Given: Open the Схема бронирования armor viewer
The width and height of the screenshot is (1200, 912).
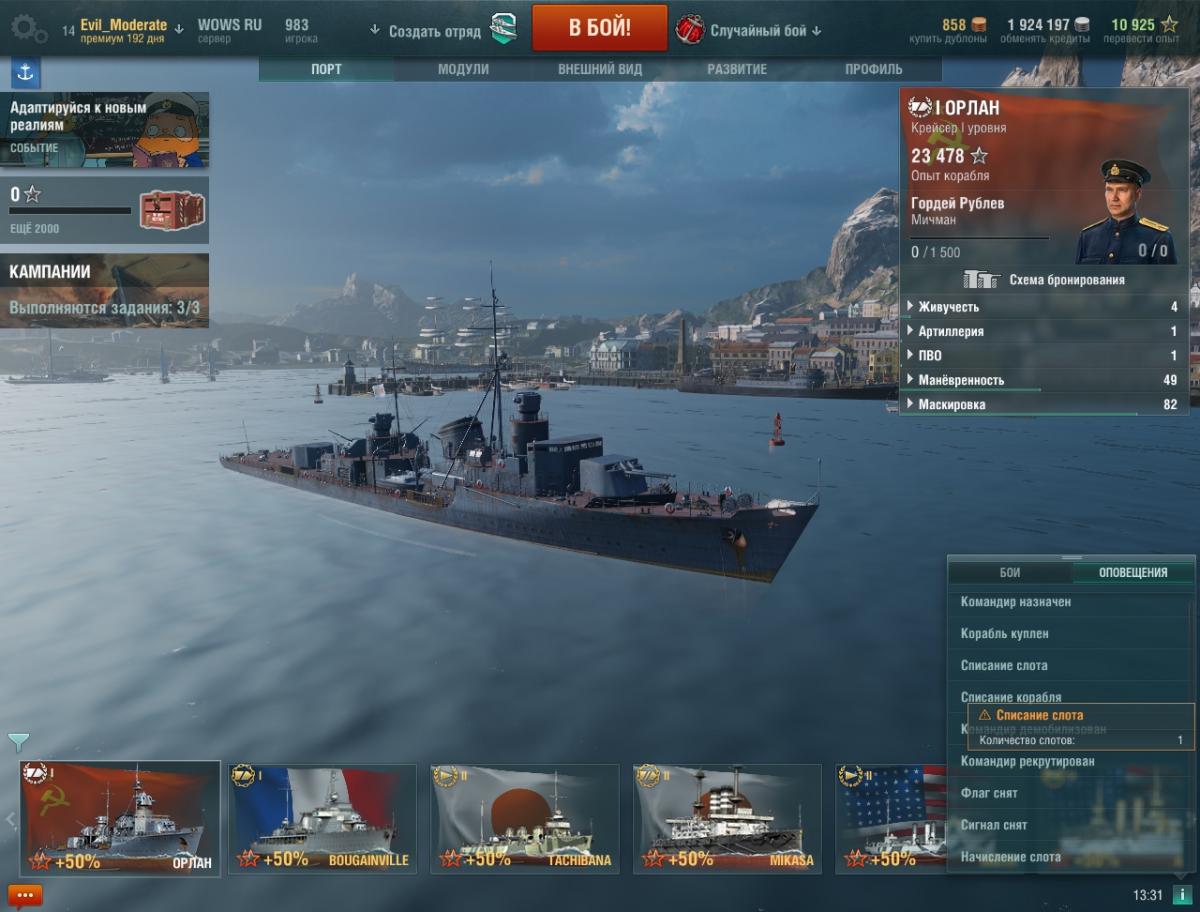Looking at the screenshot, I should click(x=1045, y=280).
